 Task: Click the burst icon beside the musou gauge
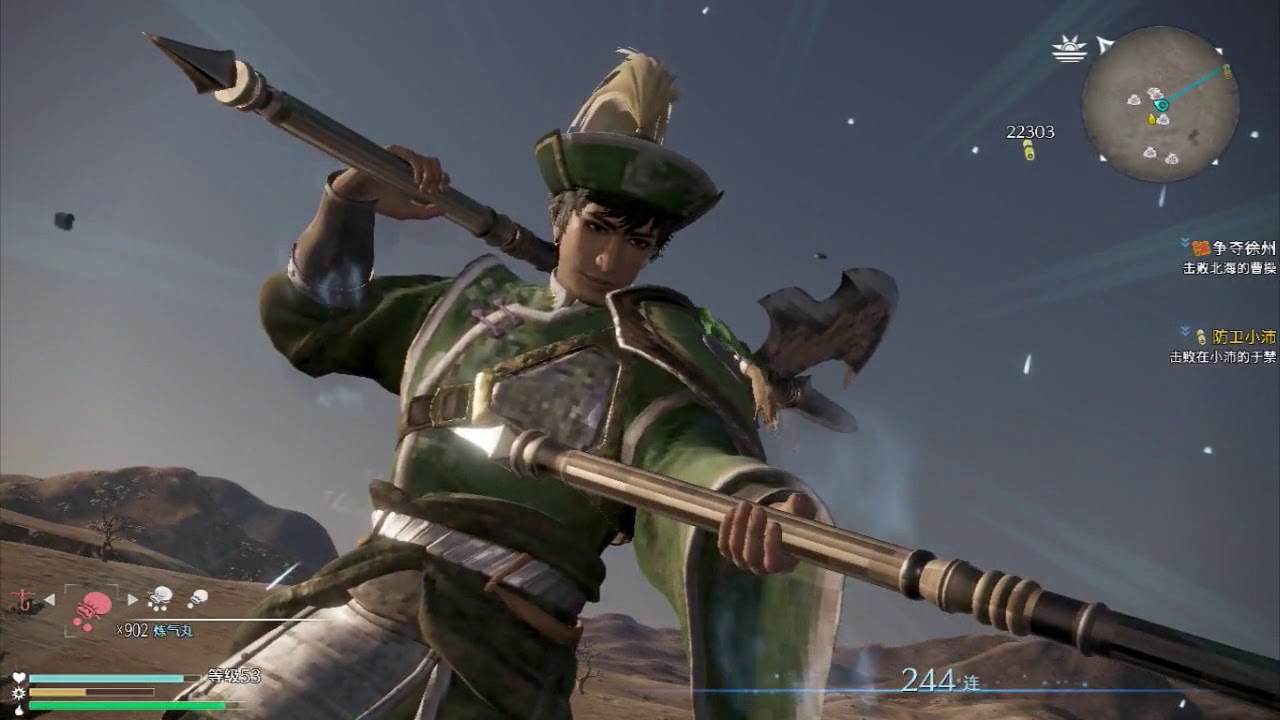(x=18, y=692)
